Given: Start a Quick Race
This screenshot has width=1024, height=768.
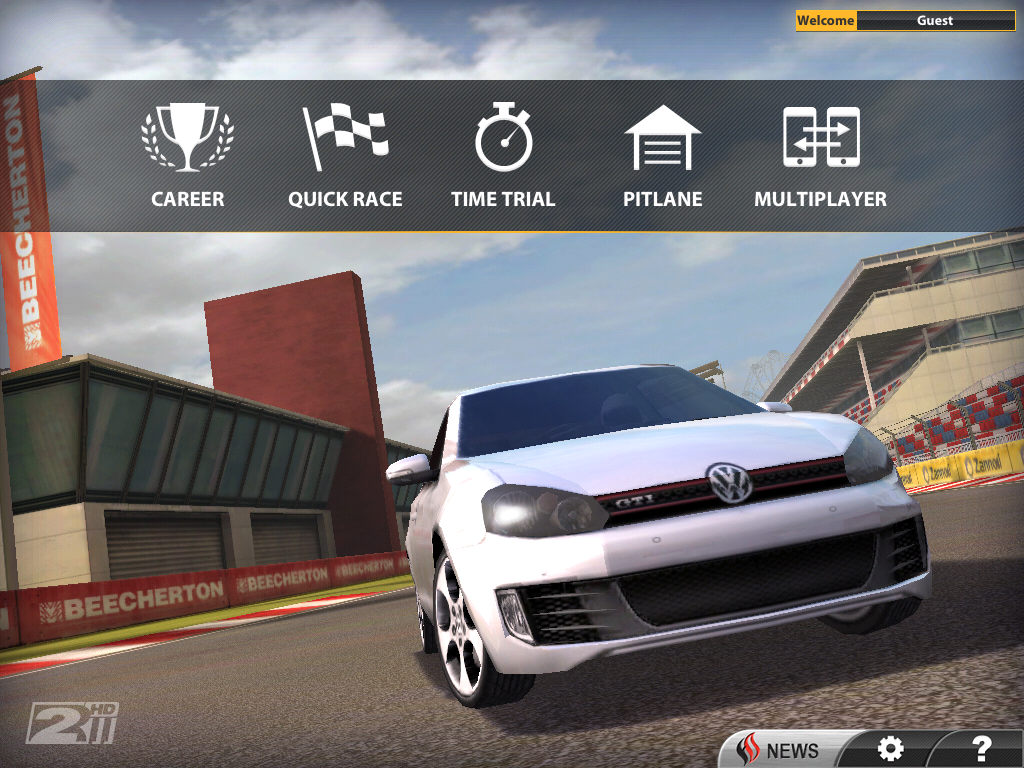Looking at the screenshot, I should coord(345,156).
